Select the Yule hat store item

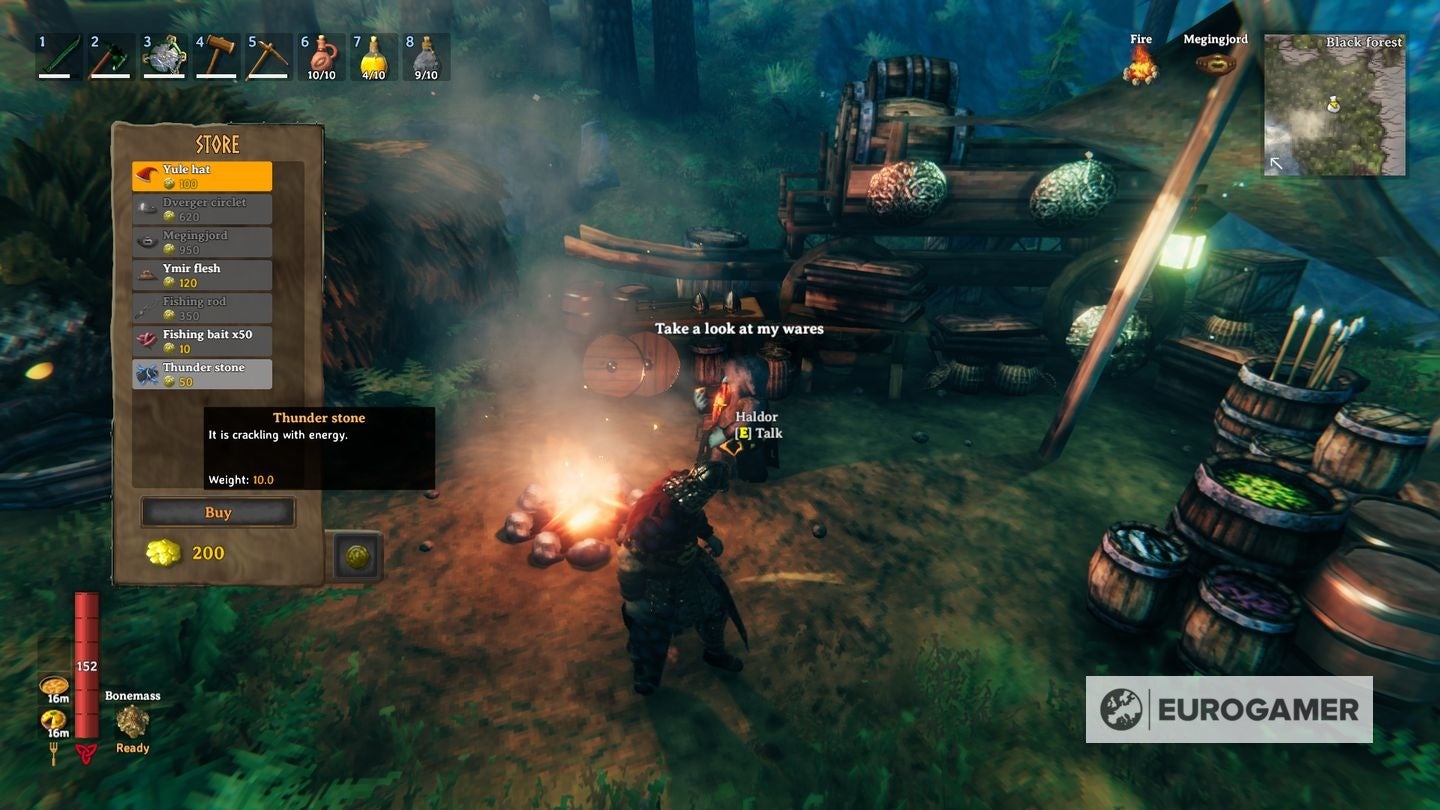pyautogui.click(x=203, y=175)
